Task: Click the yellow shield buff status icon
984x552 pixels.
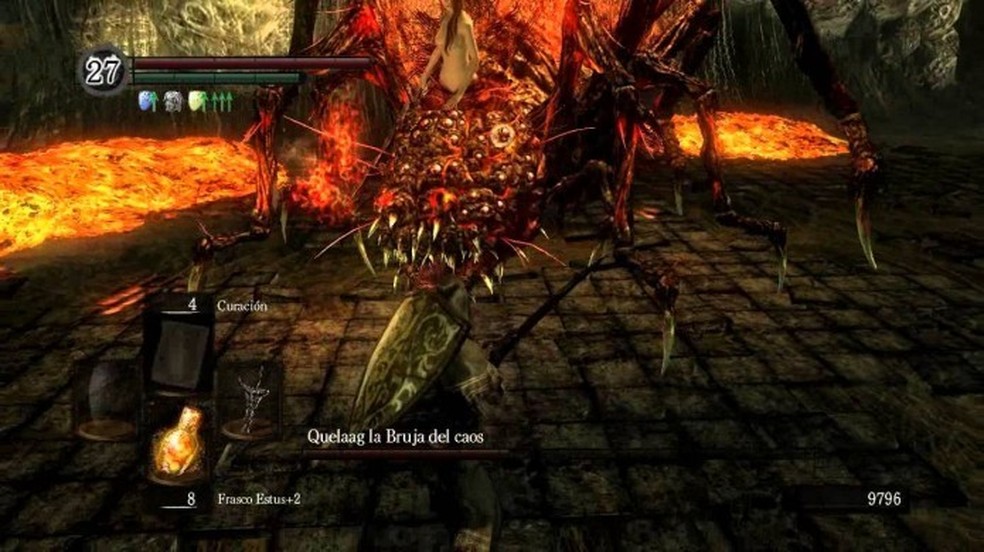Action: [197, 101]
